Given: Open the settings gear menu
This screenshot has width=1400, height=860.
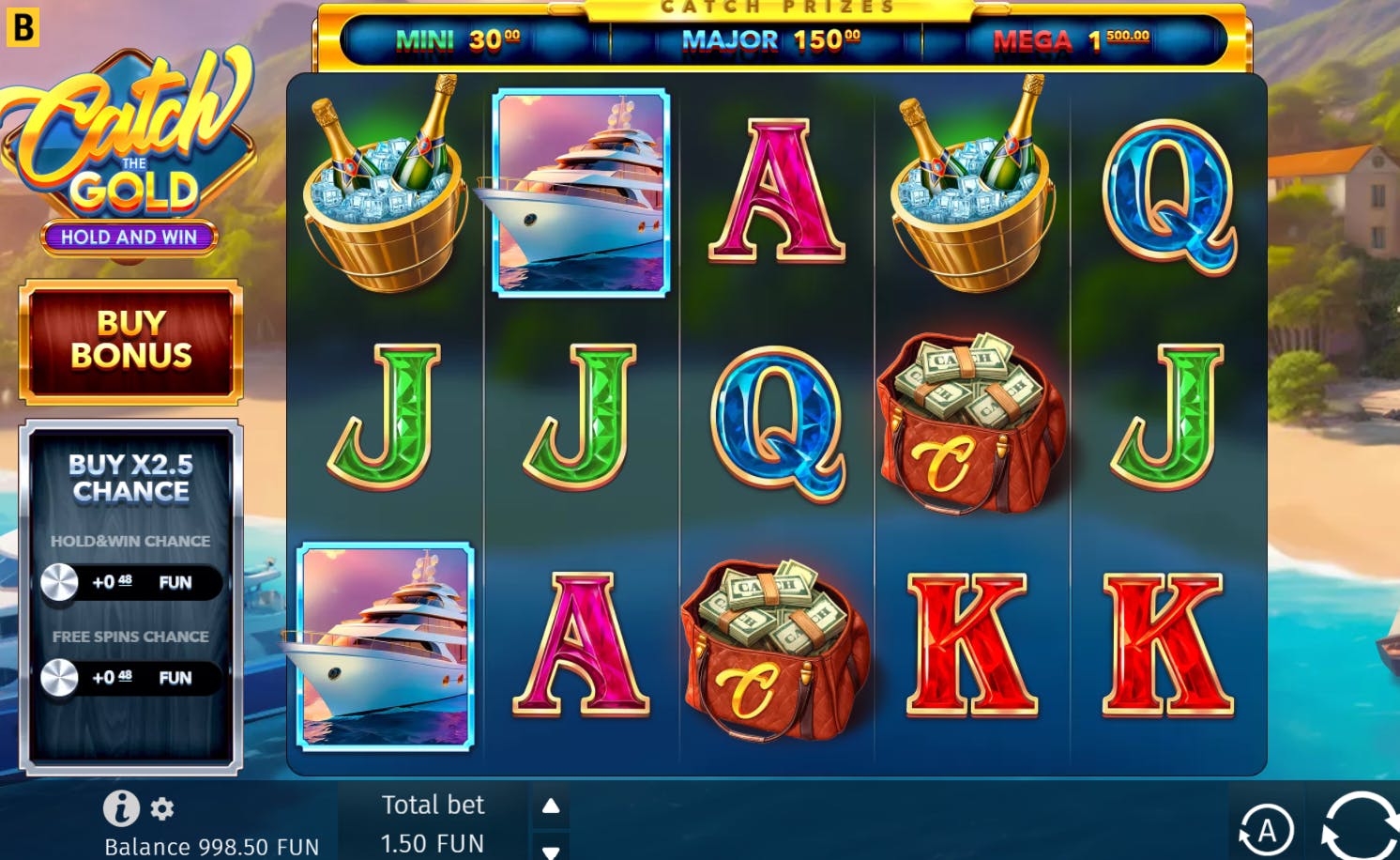Looking at the screenshot, I should point(162,808).
